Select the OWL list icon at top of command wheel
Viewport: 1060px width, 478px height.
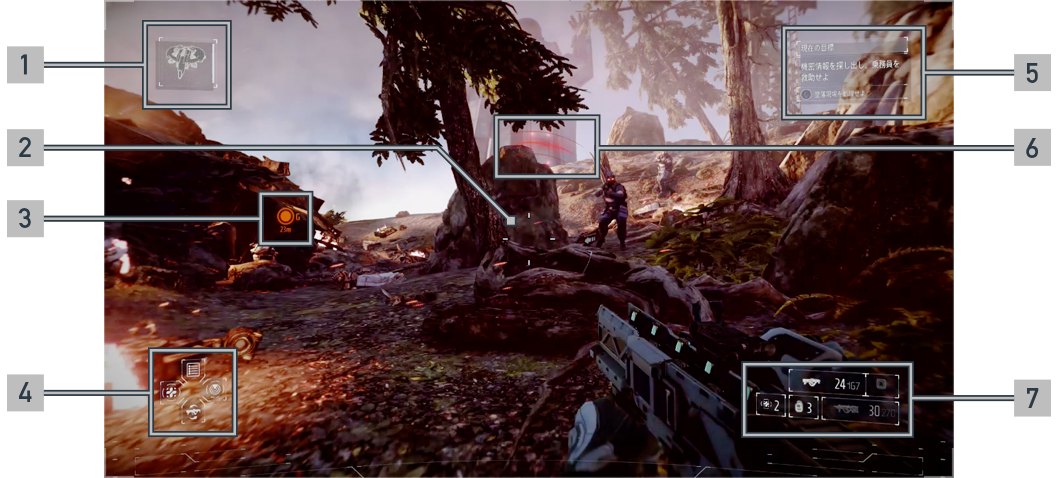192,368
